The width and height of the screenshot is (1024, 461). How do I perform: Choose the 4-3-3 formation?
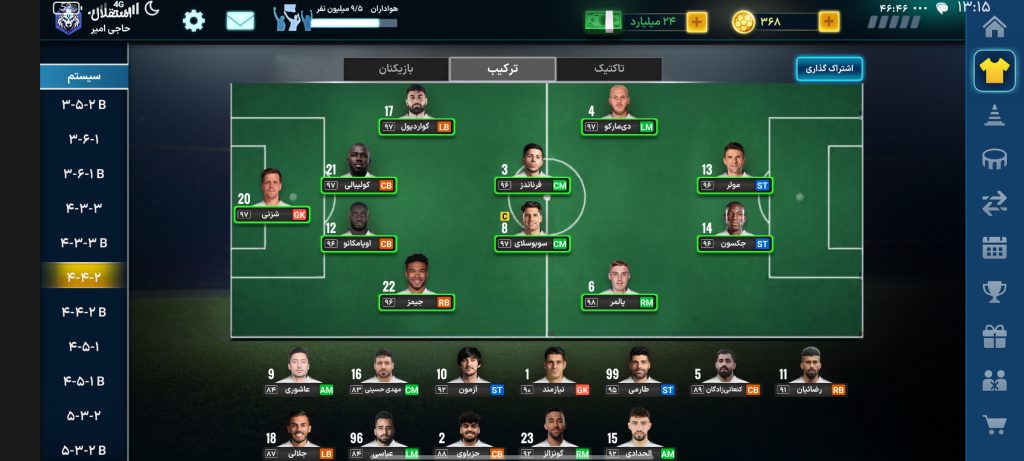(x=84, y=207)
